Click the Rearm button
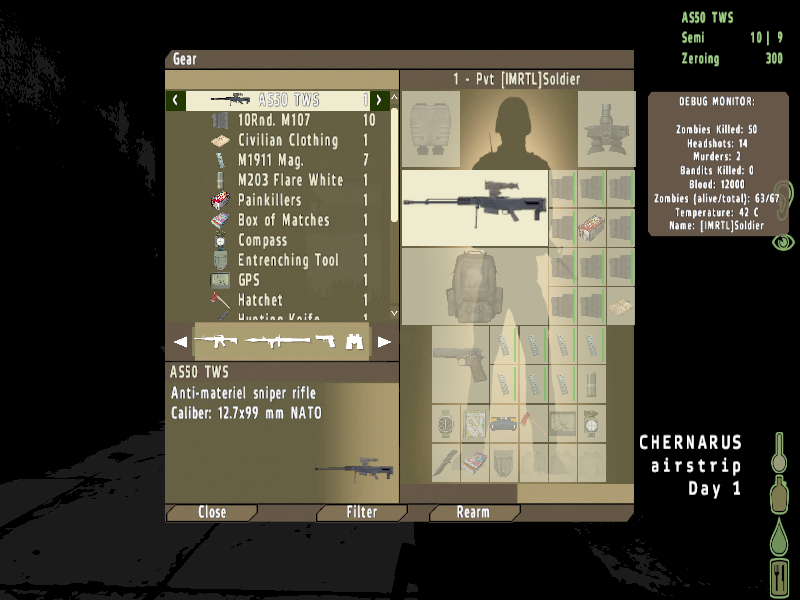This screenshot has width=800, height=600. (x=473, y=512)
